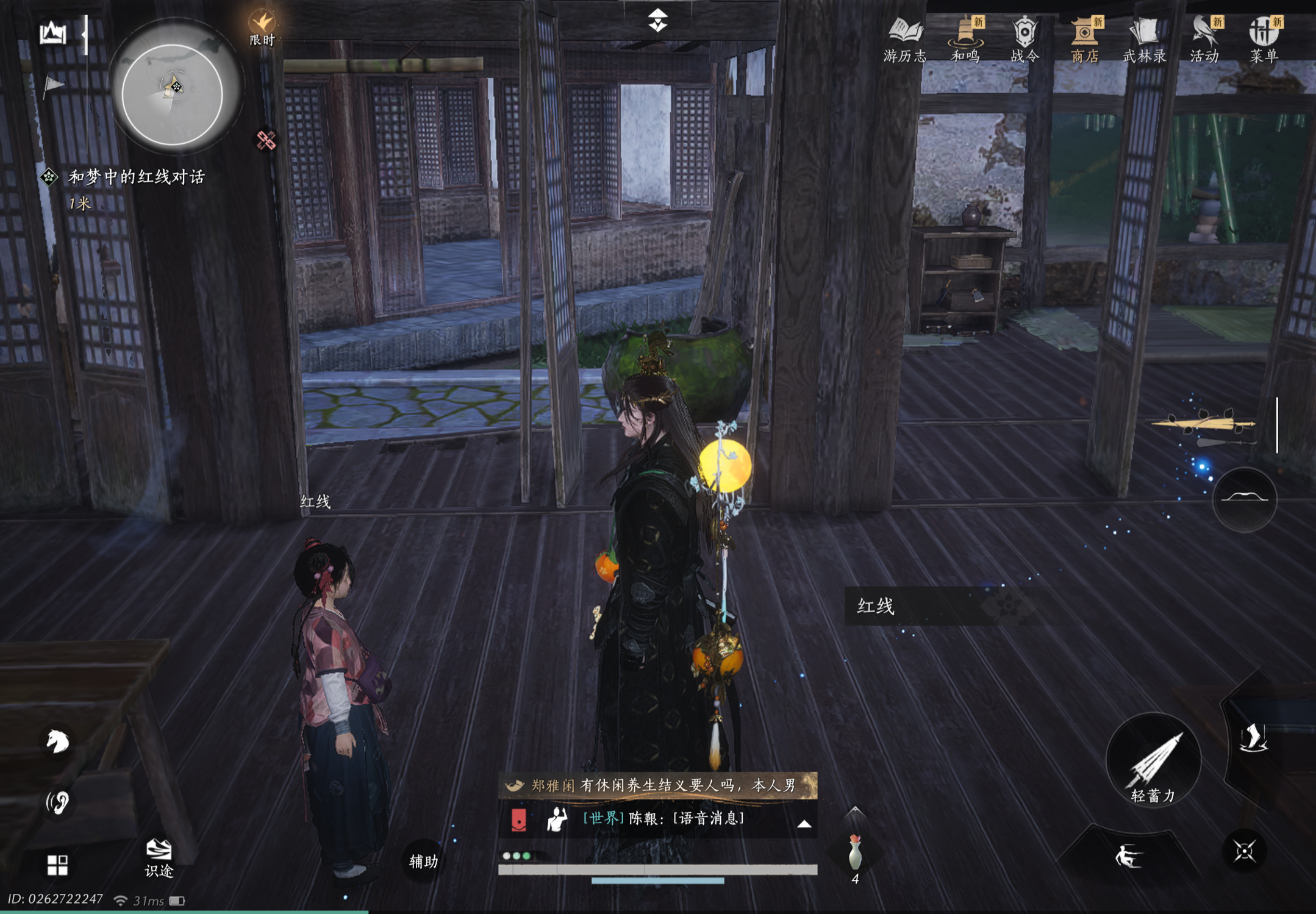Toggle the 辅助 assist button
The image size is (1316, 914).
click(423, 861)
